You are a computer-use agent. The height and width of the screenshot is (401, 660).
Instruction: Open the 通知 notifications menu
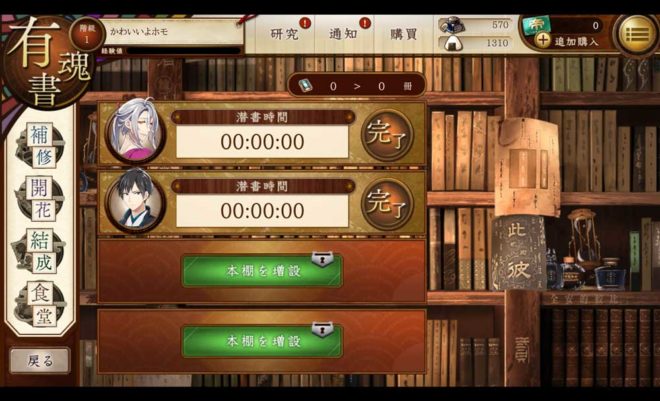344,34
